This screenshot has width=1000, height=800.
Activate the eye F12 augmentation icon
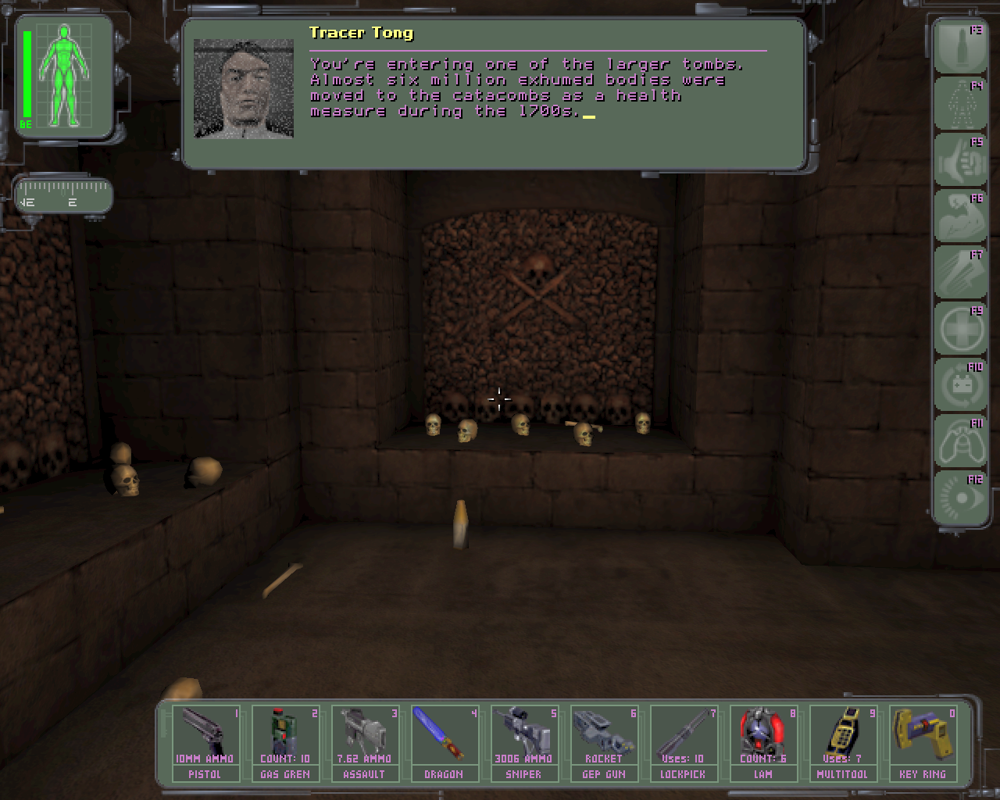point(960,497)
